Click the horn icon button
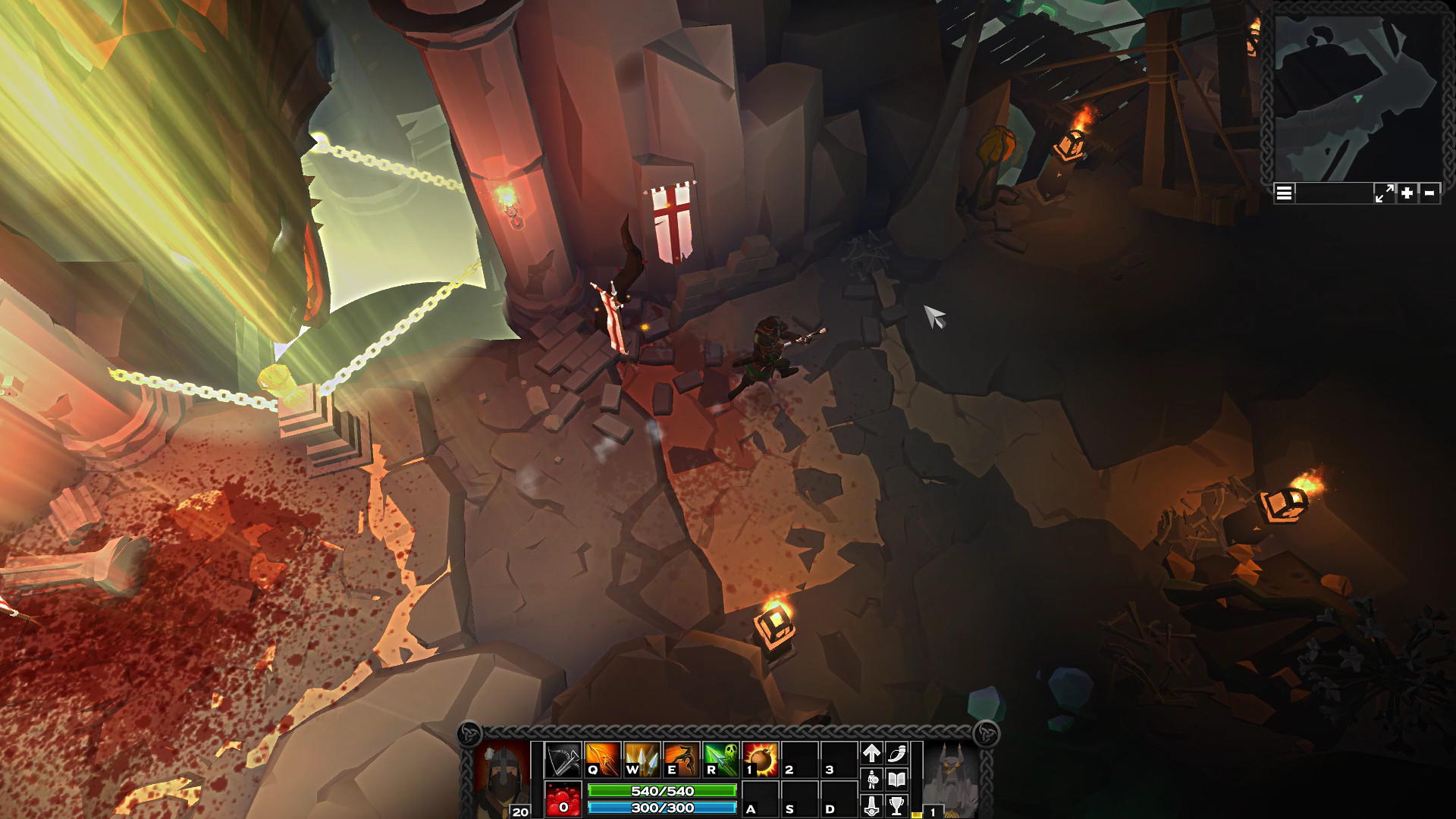This screenshot has width=1456, height=819. (897, 753)
